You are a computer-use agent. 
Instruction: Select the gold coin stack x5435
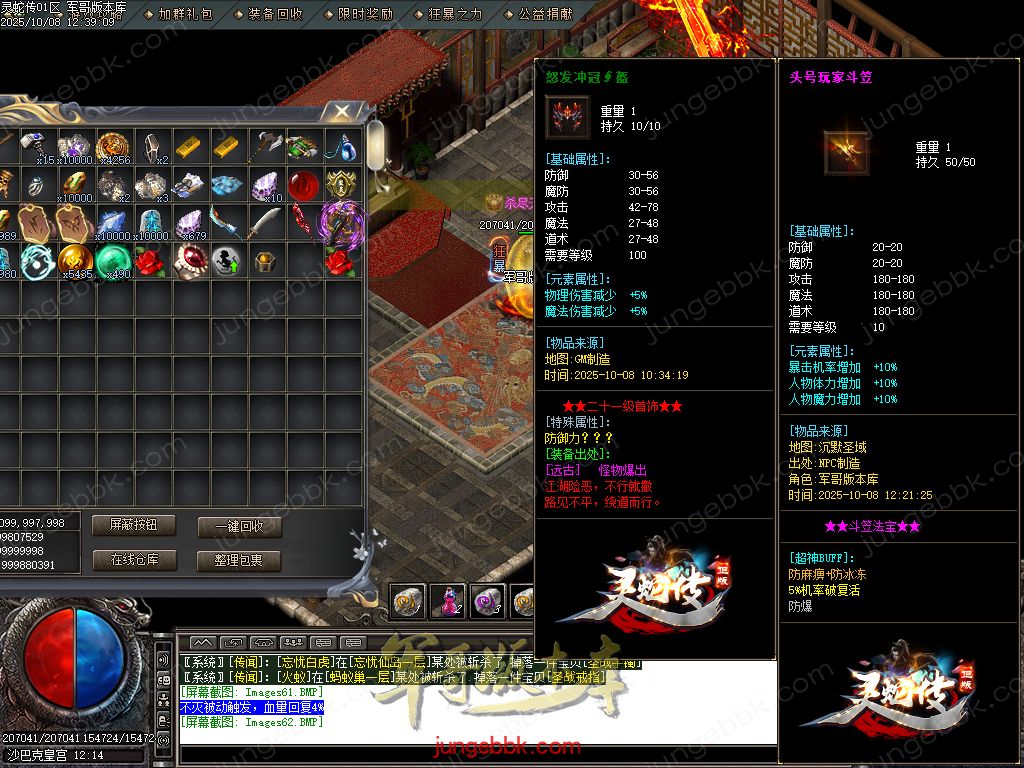(x=74, y=260)
